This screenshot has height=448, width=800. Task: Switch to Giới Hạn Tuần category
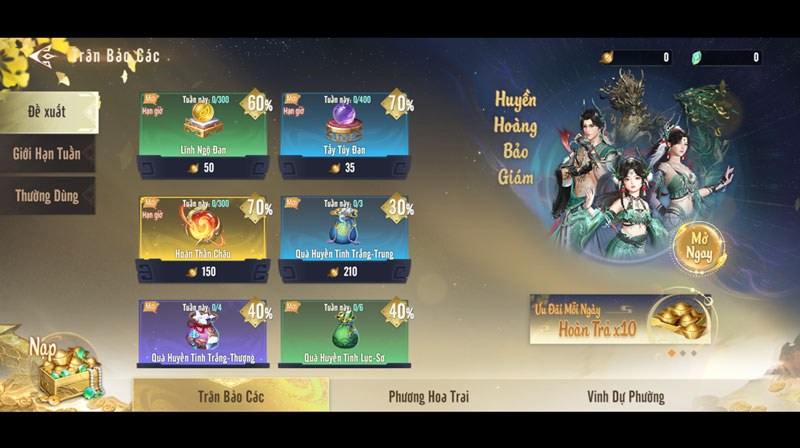[x=48, y=154]
